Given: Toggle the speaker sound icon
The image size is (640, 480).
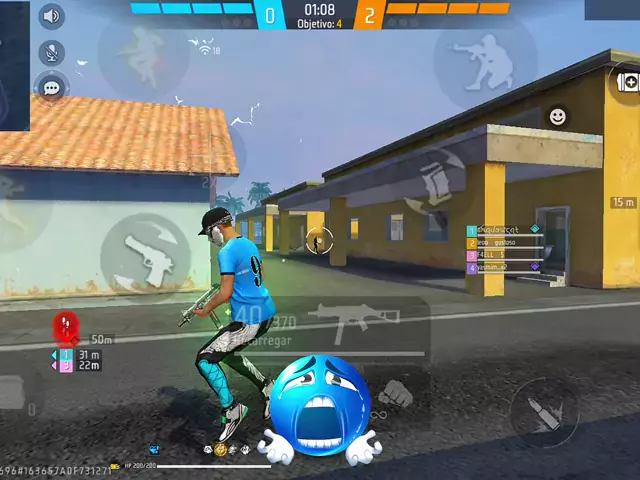Looking at the screenshot, I should click(x=50, y=17).
